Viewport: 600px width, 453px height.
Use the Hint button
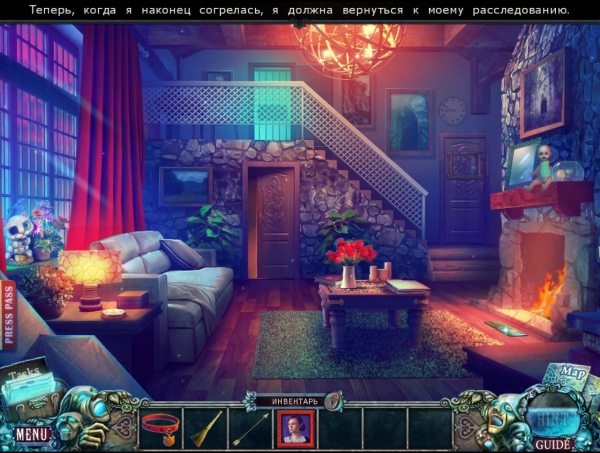[550, 415]
